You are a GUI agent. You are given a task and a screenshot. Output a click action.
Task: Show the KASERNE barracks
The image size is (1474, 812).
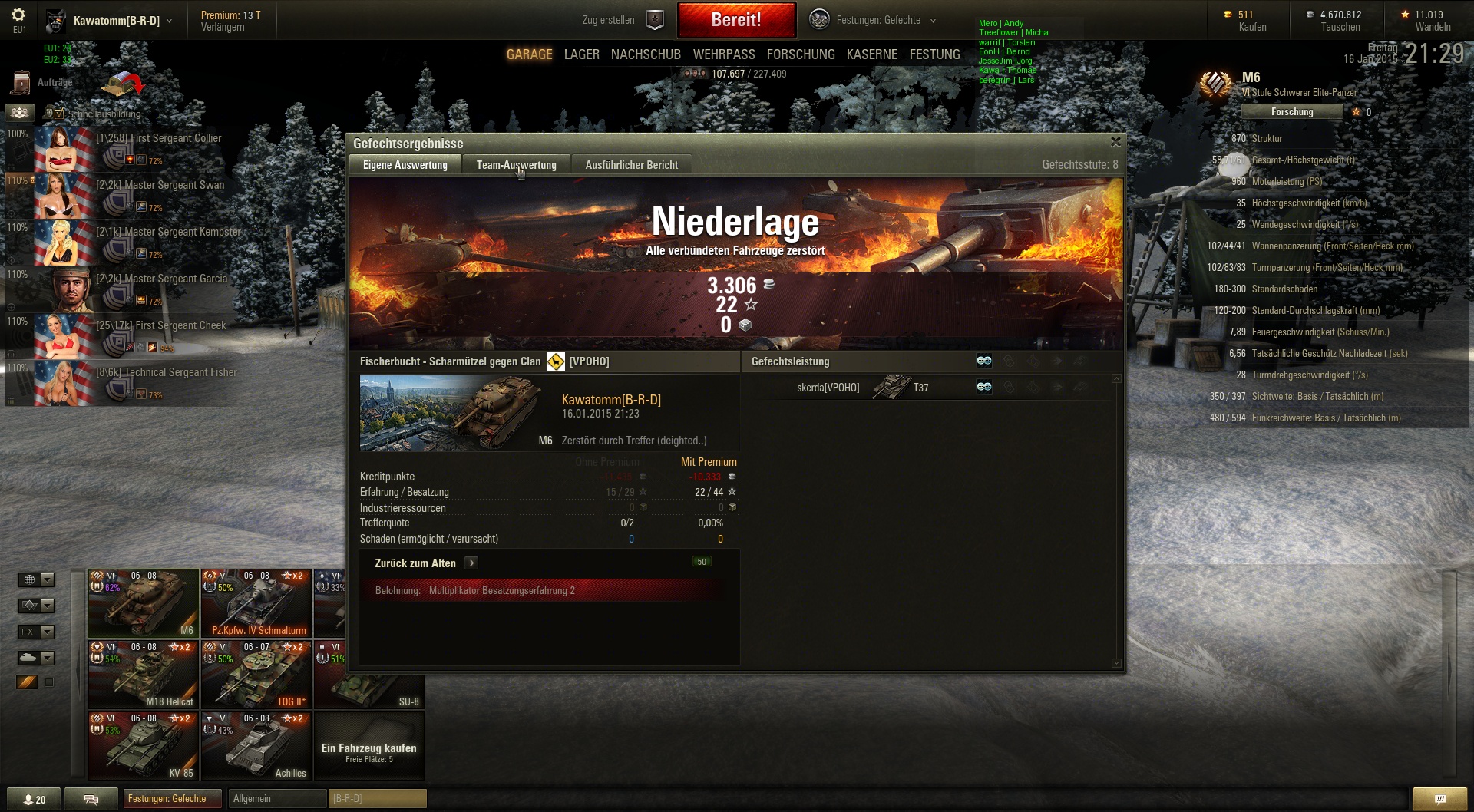tap(871, 54)
